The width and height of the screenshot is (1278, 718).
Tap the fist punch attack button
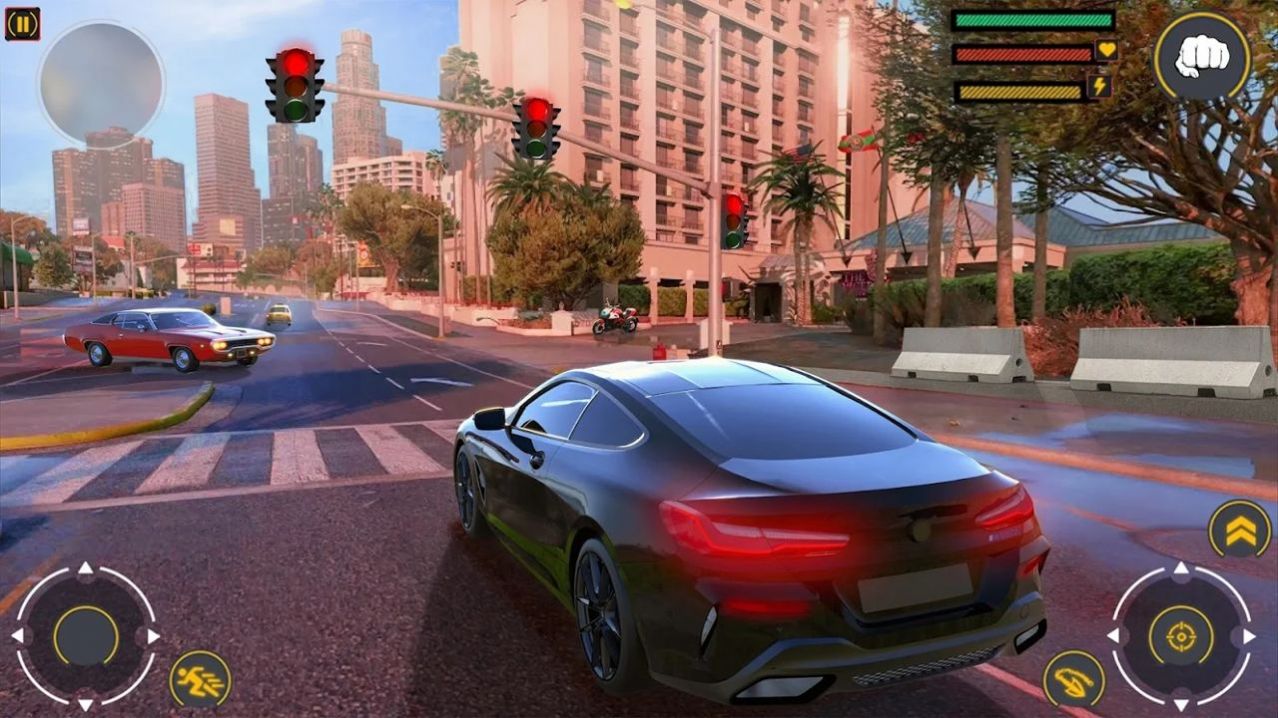pyautogui.click(x=1201, y=57)
